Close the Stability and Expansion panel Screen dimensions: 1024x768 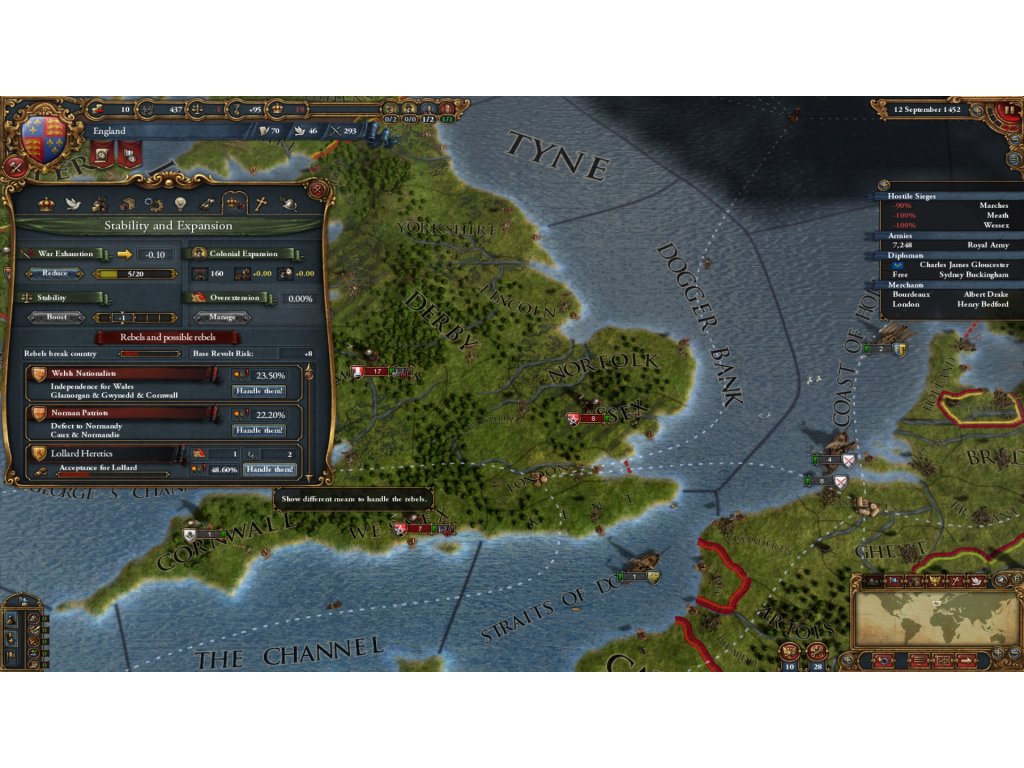(317, 190)
